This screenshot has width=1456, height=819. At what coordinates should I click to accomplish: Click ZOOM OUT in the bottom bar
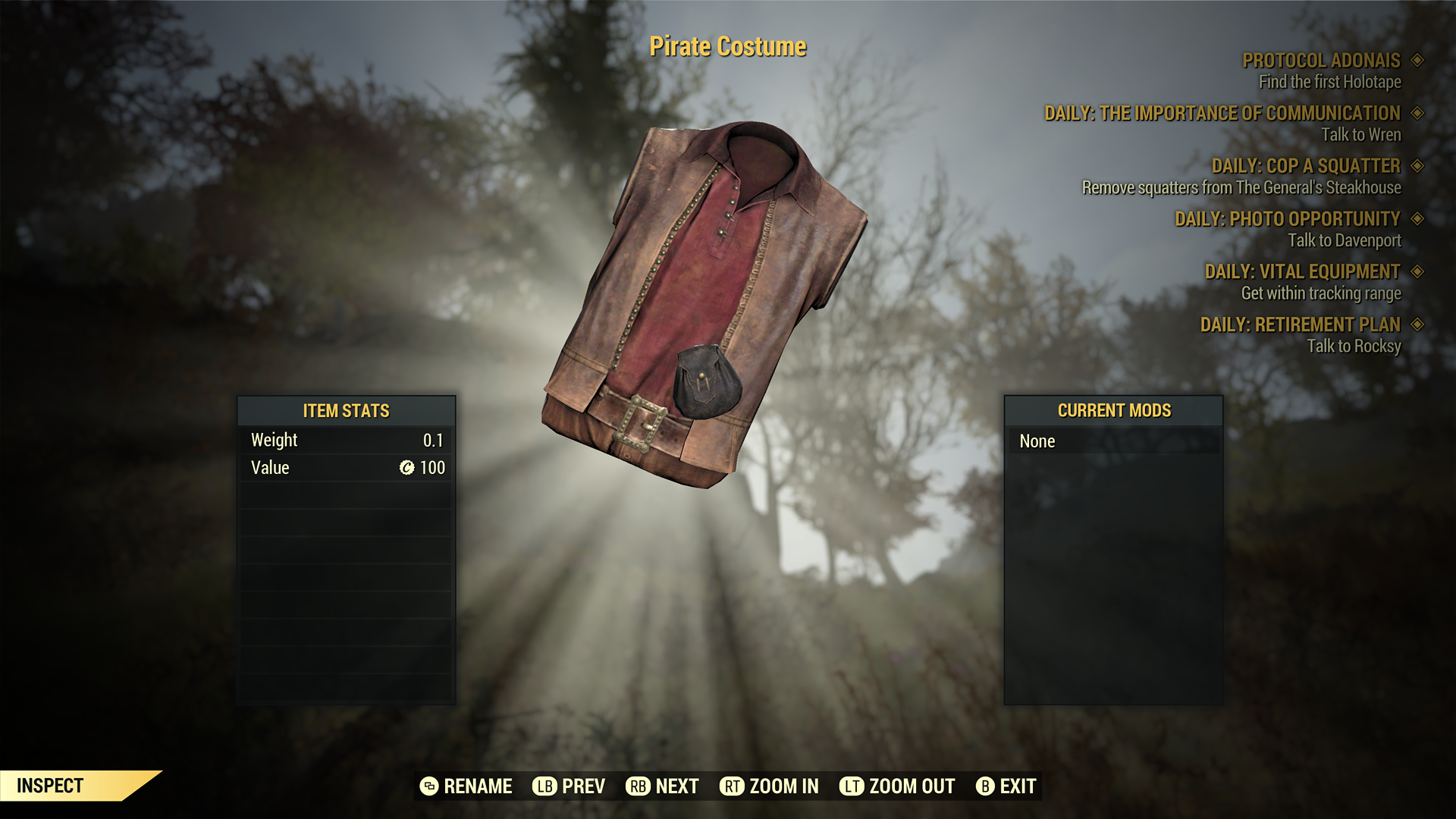(x=896, y=786)
